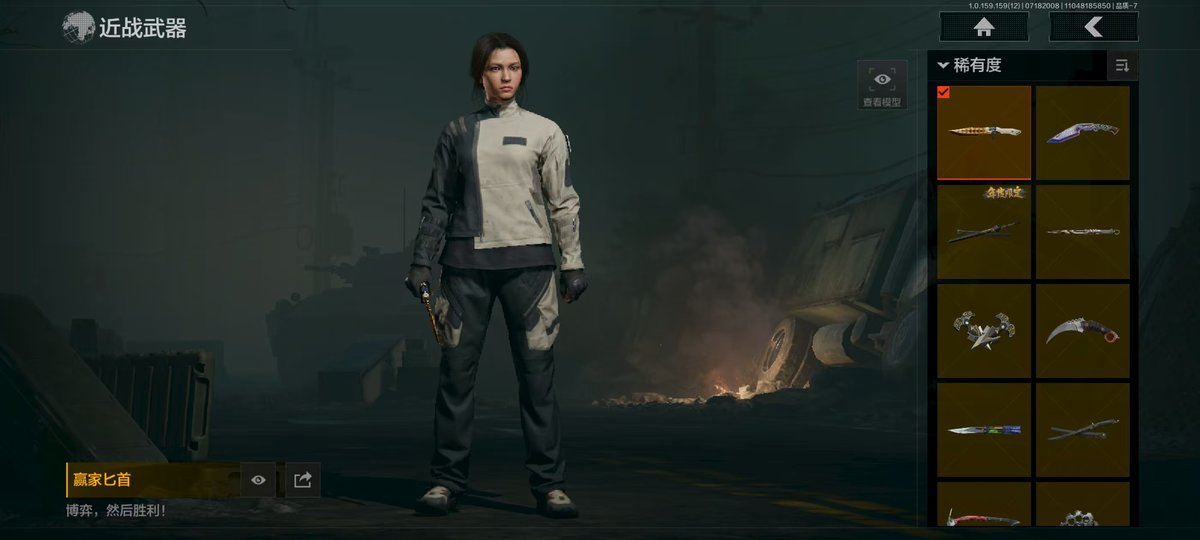Return to the home screen
This screenshot has width=1200, height=540.
click(x=983, y=27)
